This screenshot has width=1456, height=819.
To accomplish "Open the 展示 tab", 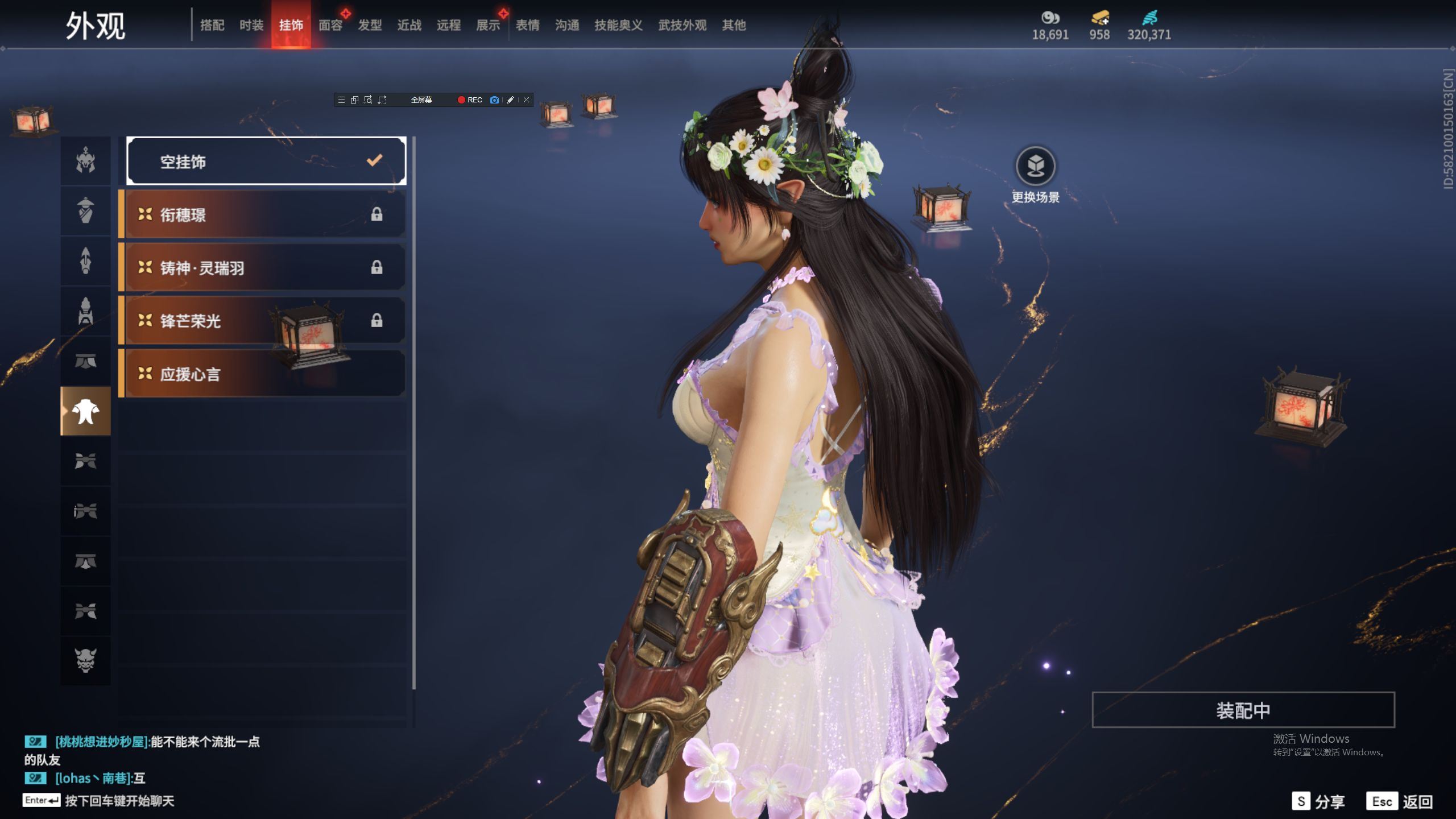I will 488,25.
